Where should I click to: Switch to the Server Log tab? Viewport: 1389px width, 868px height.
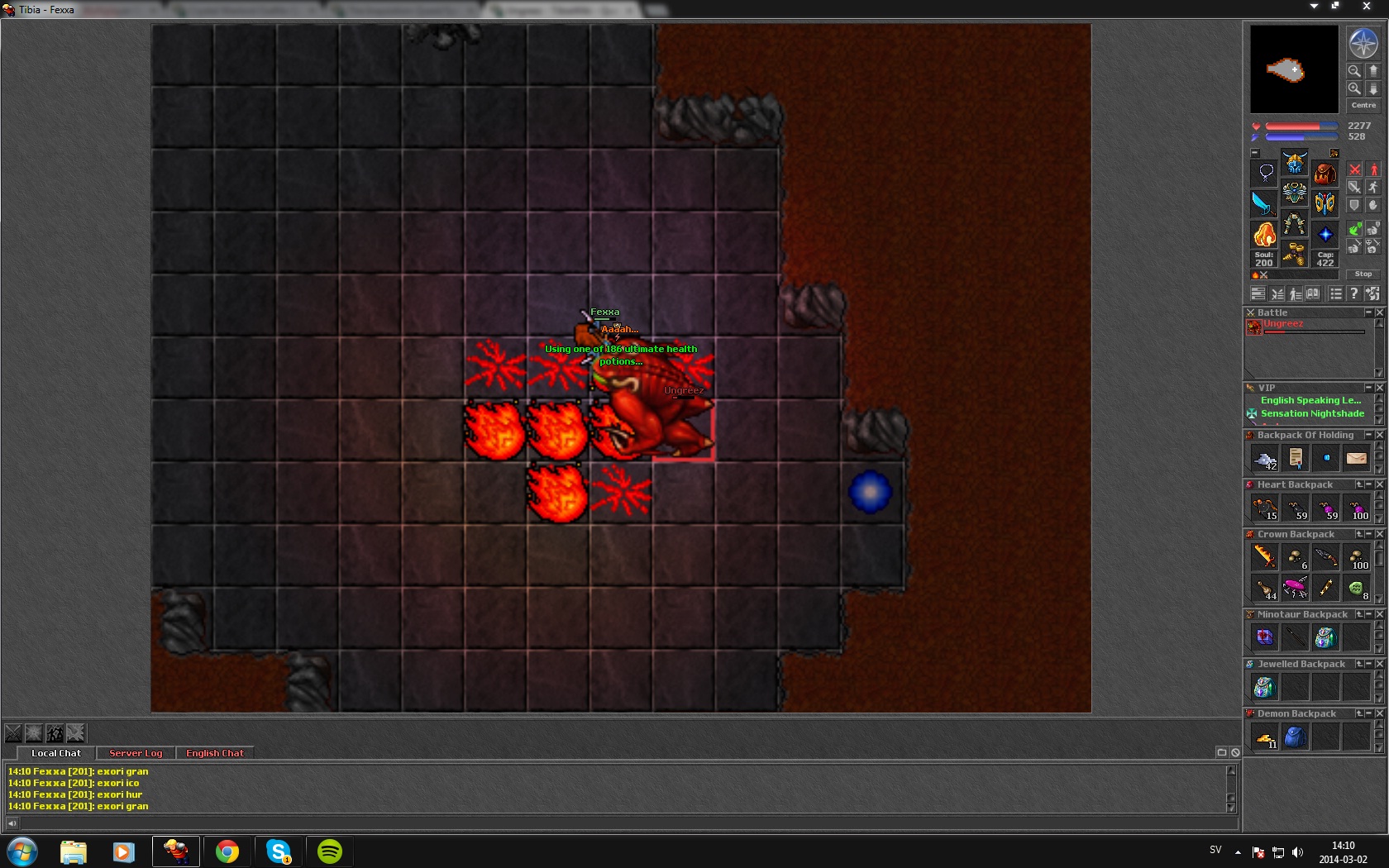136,753
